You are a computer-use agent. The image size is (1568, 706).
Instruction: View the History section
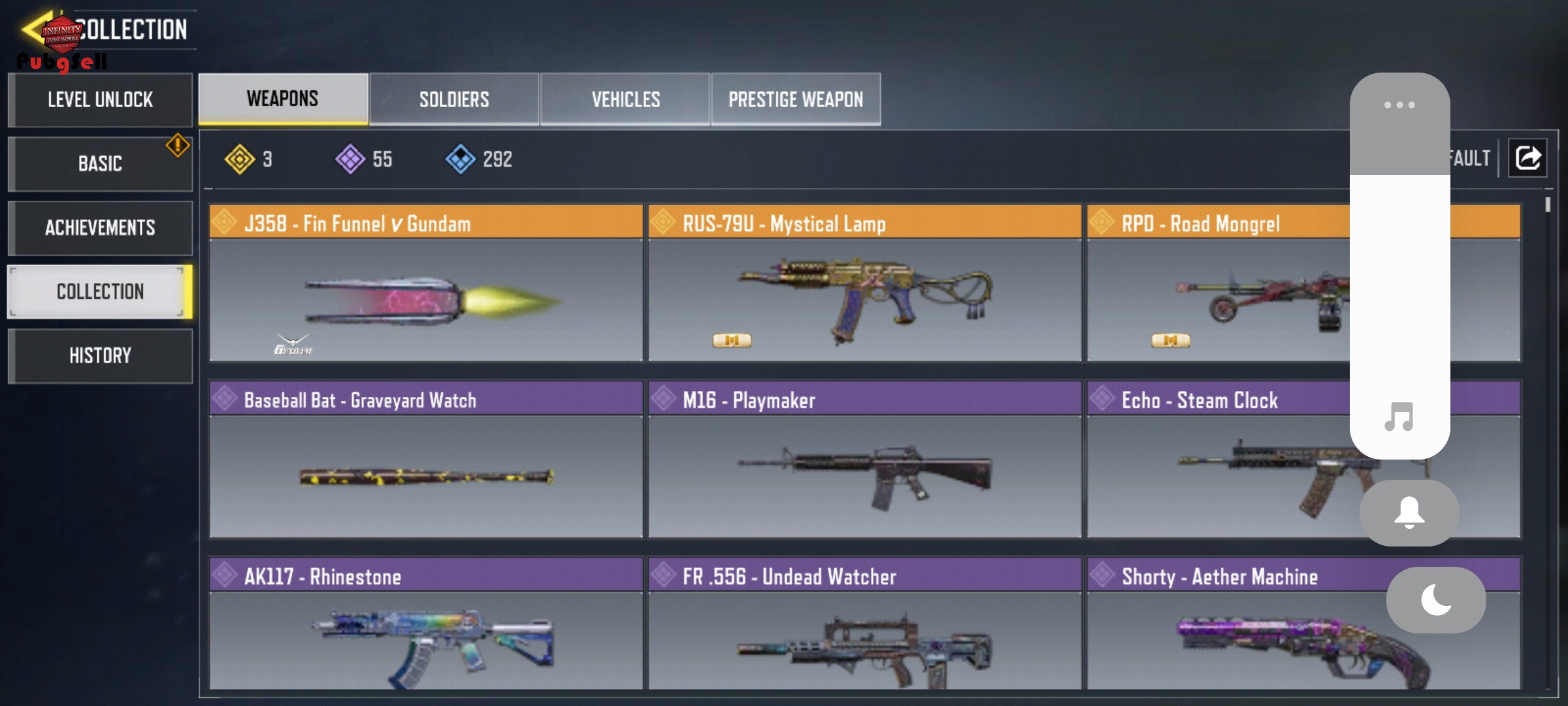pyautogui.click(x=100, y=356)
